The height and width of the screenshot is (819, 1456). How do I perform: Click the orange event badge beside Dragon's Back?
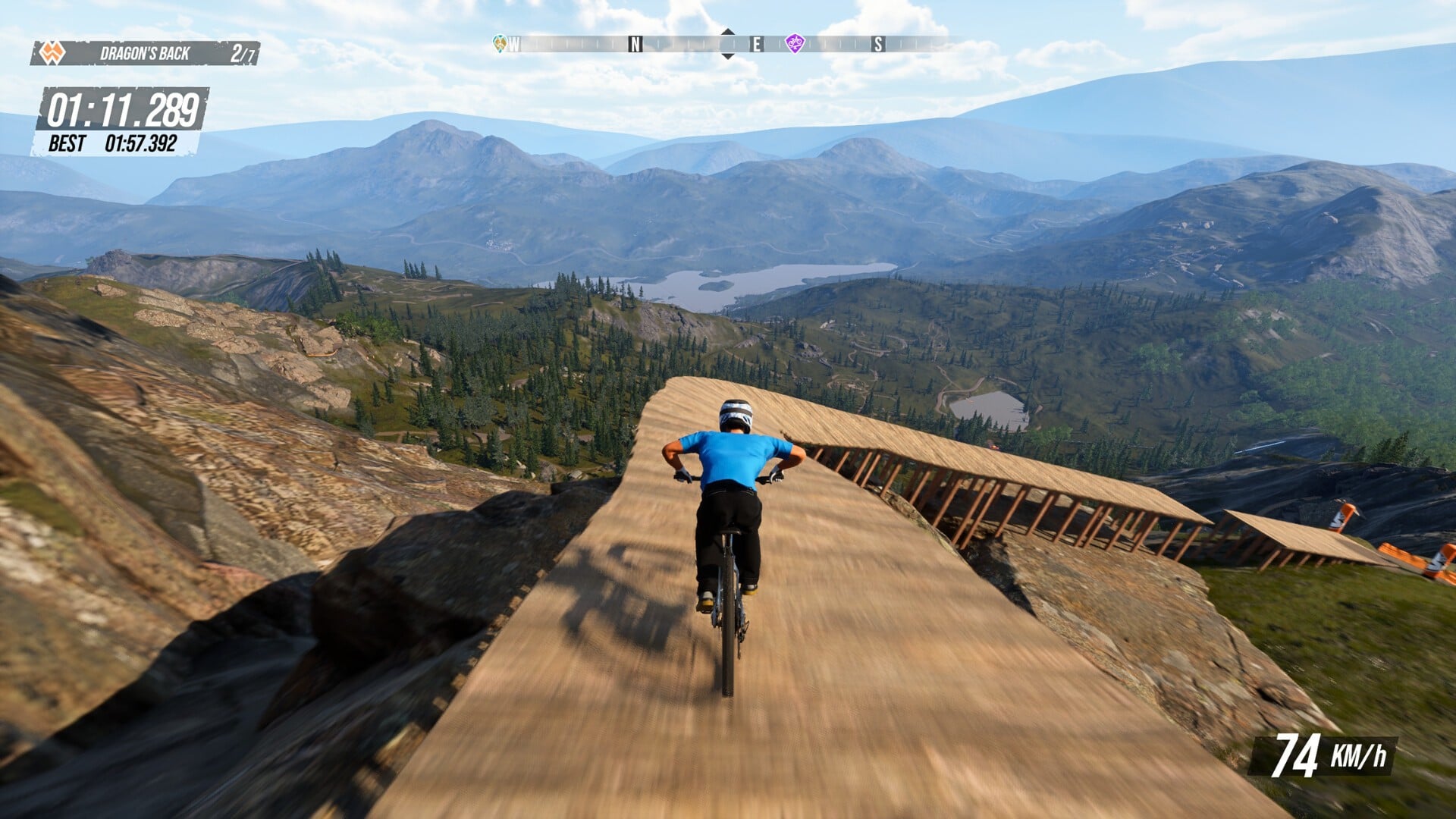point(50,52)
